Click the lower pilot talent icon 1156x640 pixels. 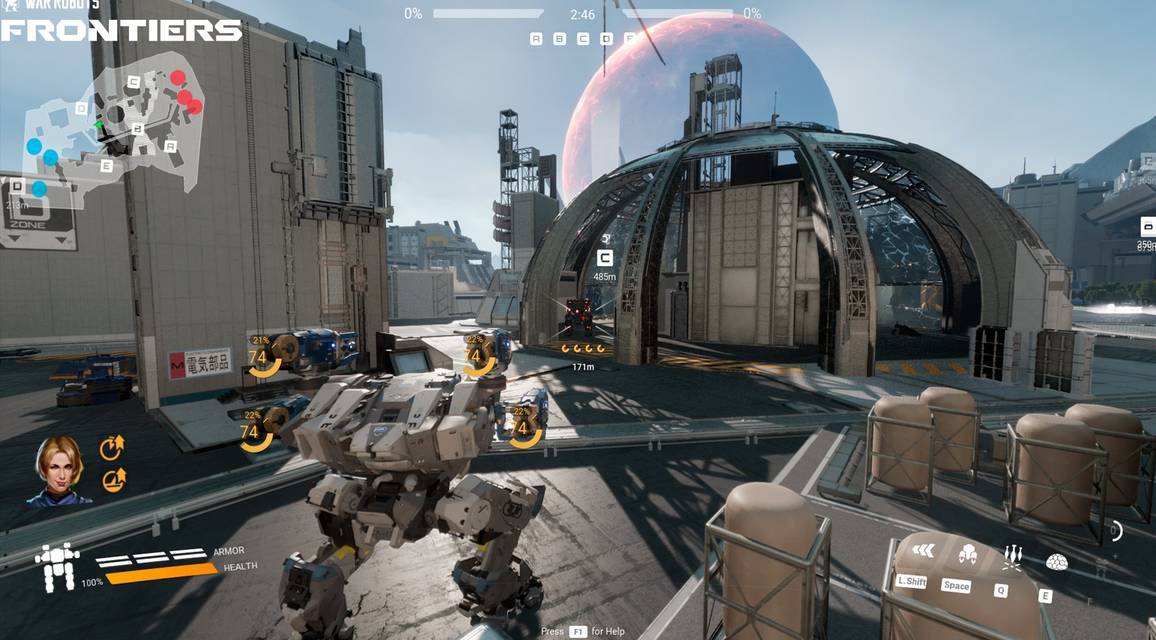click(113, 481)
